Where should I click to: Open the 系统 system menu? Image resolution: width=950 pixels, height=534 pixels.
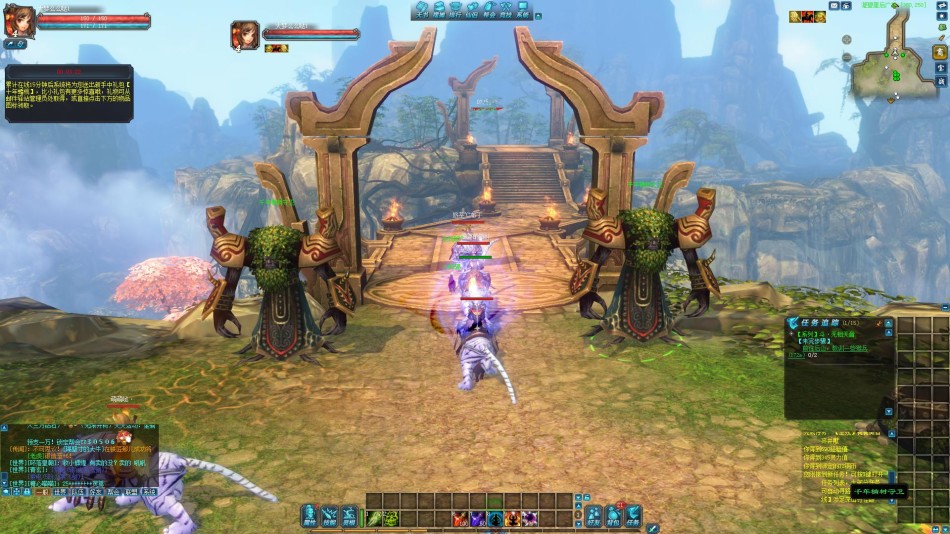(523, 12)
